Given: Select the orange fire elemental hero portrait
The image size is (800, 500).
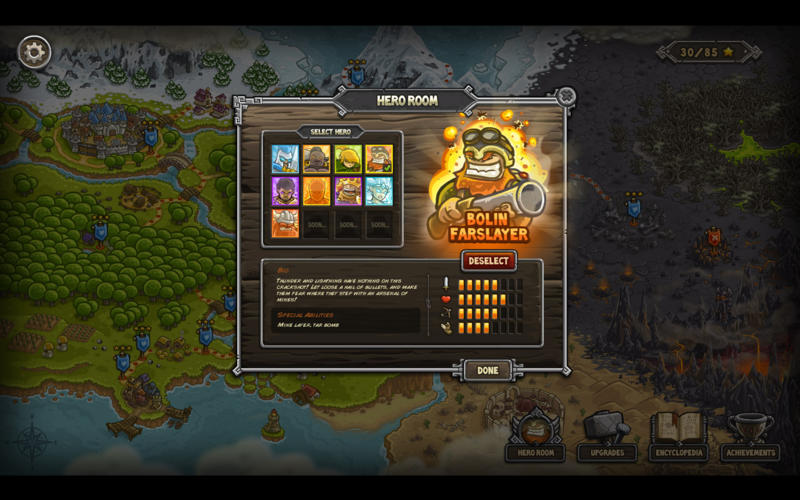Looking at the screenshot, I should pos(317,191).
